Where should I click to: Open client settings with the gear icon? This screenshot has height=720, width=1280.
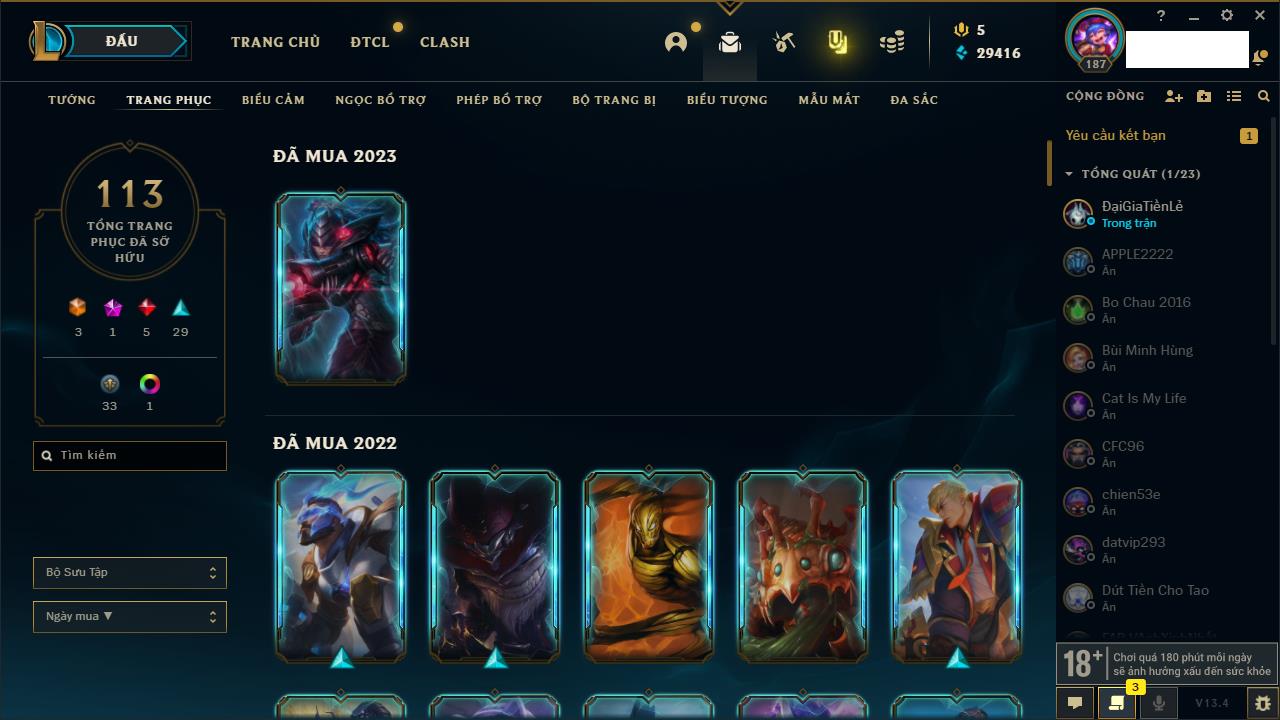pyautogui.click(x=1227, y=16)
